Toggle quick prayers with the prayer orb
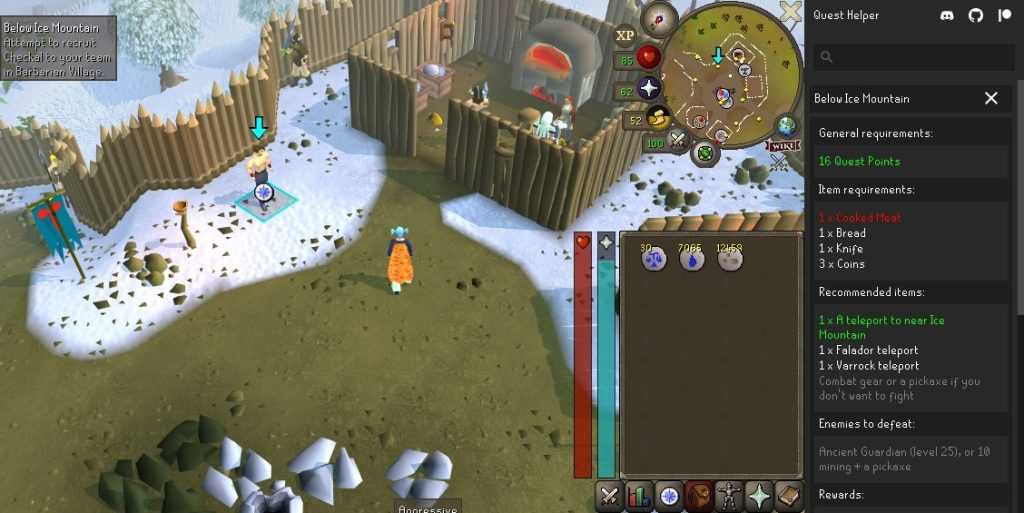The width and height of the screenshot is (1024, 513). point(650,90)
